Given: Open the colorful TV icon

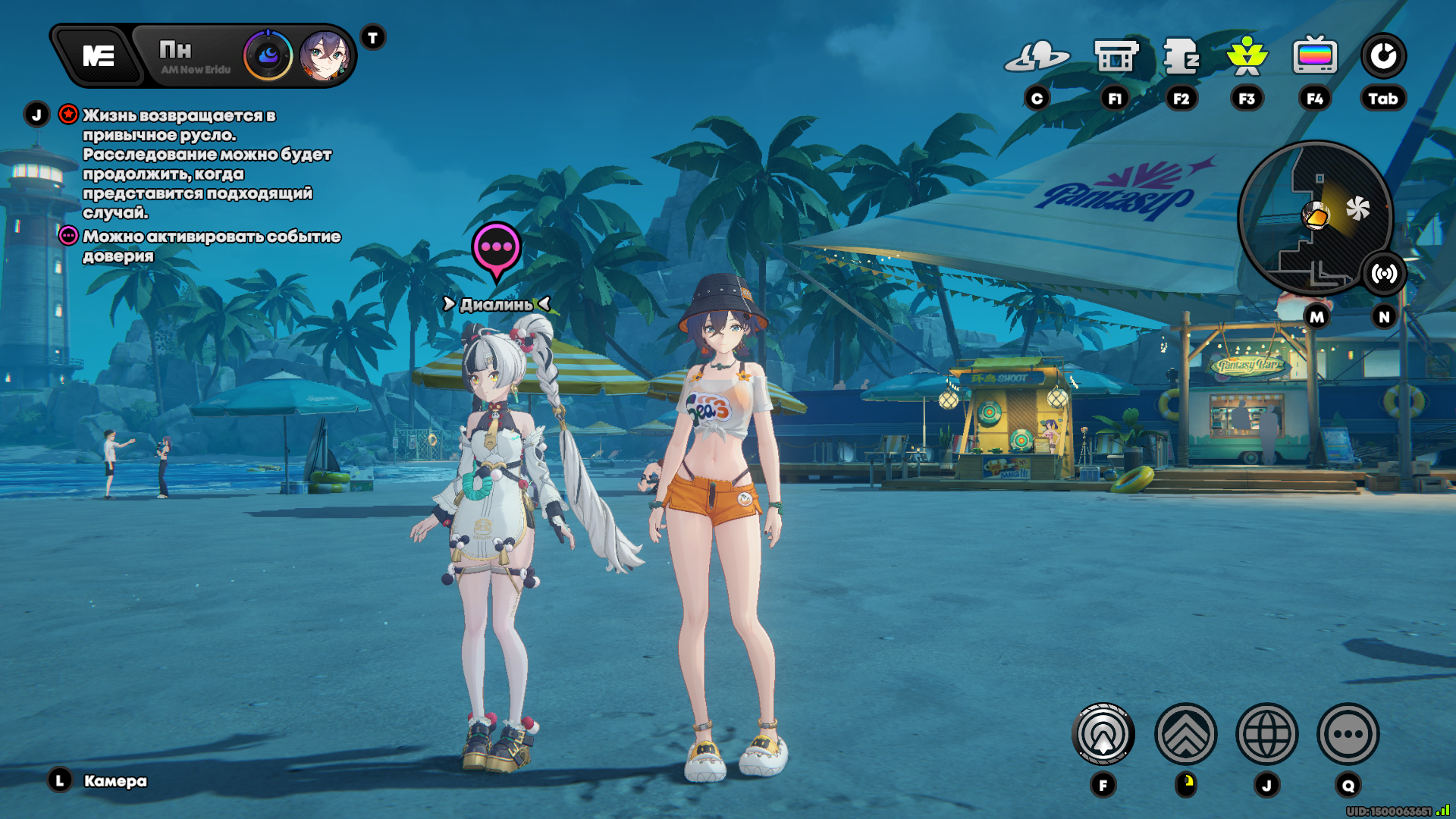Looking at the screenshot, I should (x=1315, y=57).
